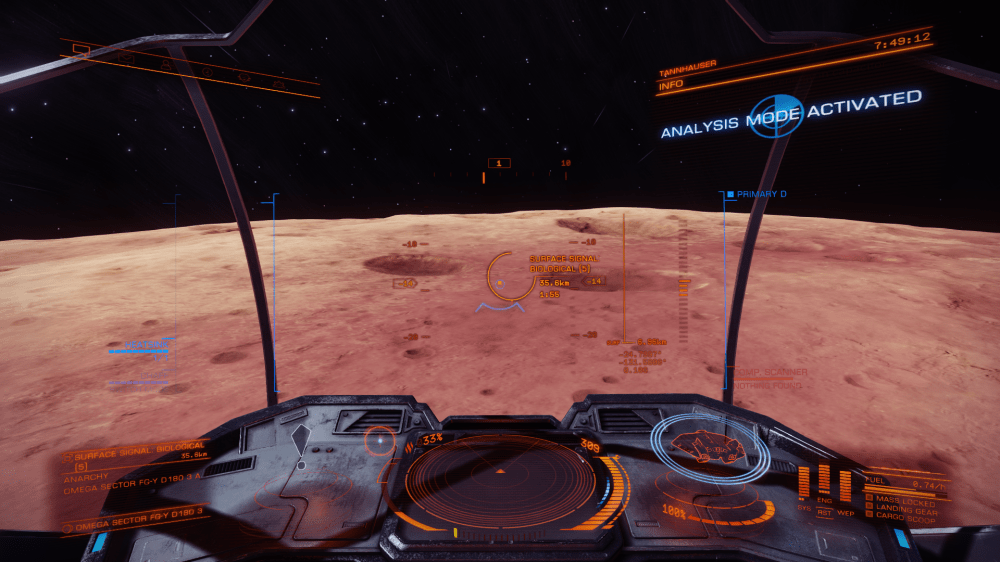Open the comms panel icon strip
This screenshot has width=1000, height=562.
[x=190, y=66]
